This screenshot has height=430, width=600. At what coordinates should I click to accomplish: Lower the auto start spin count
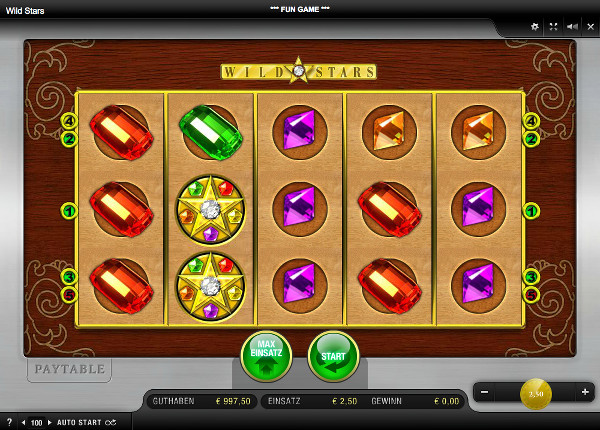(25, 422)
